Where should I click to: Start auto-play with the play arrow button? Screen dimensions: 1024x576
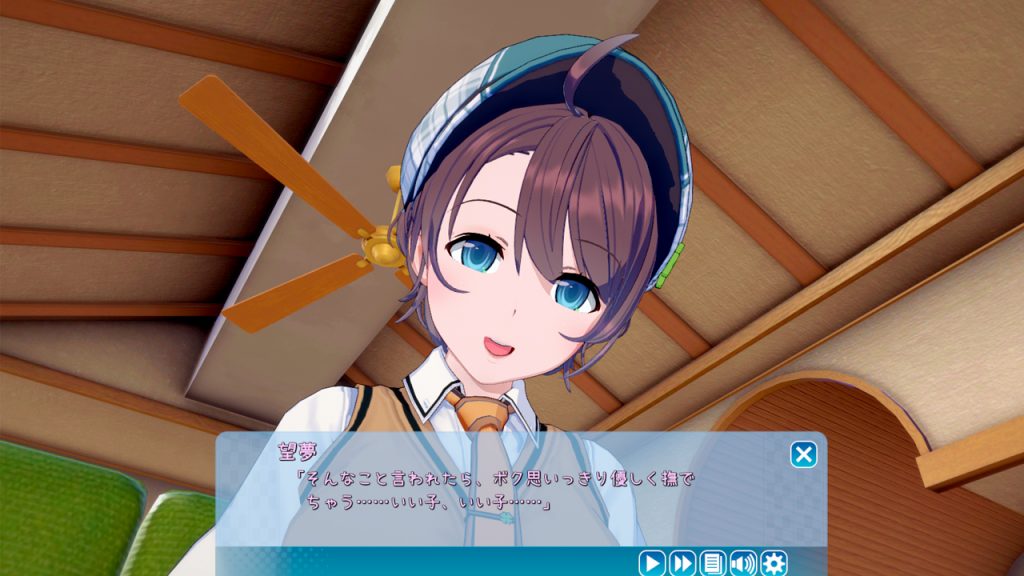(x=651, y=563)
